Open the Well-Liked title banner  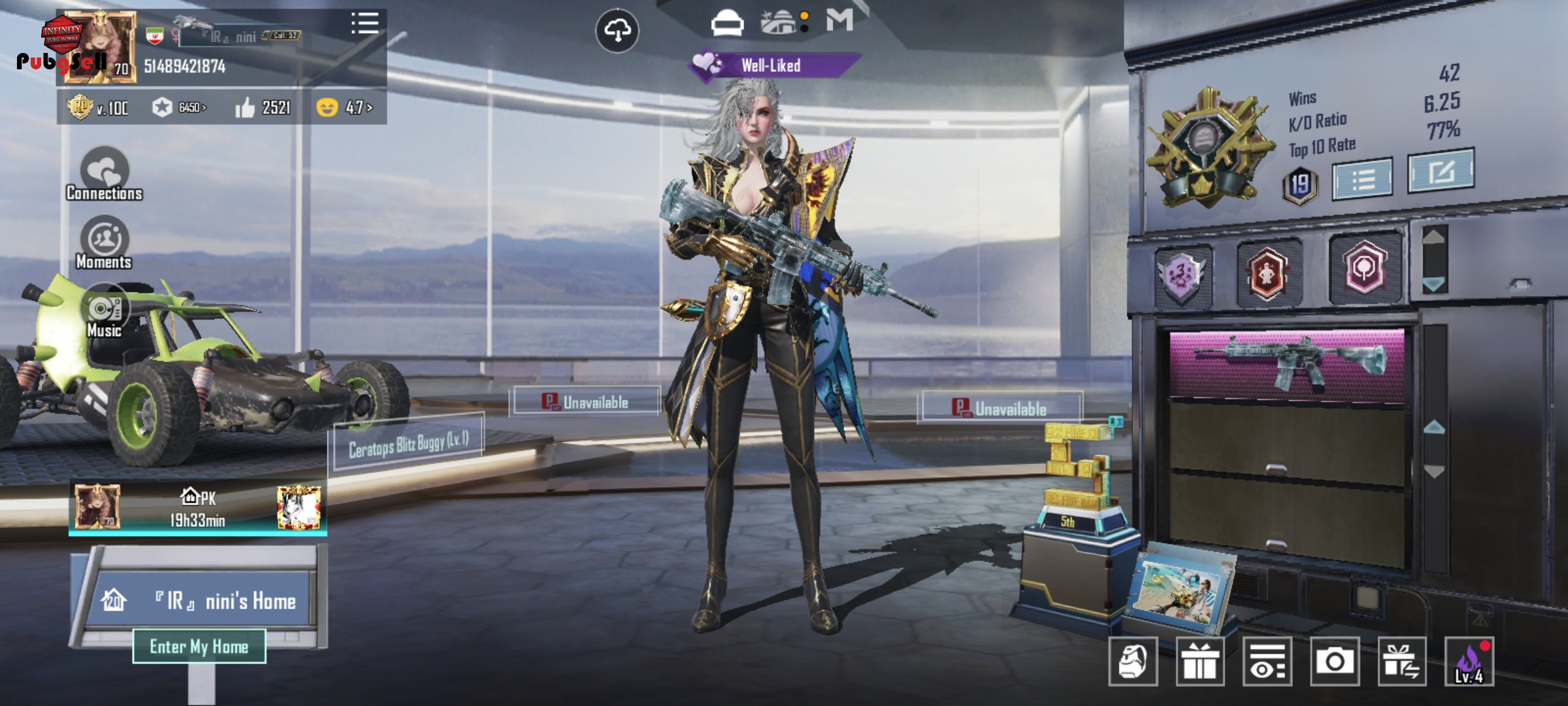tap(771, 65)
